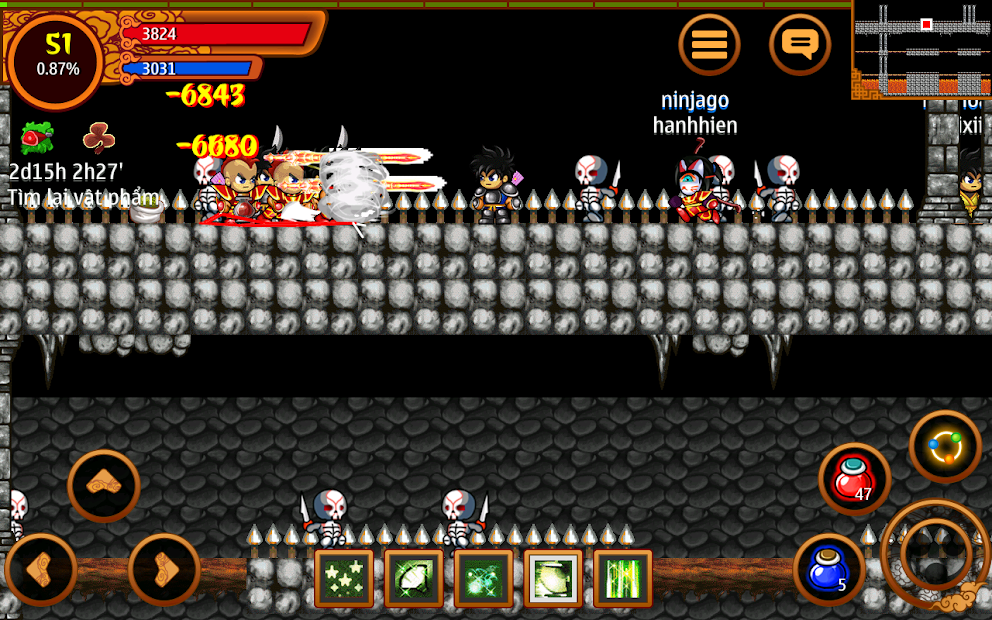
Task: Trigger the highlighted pale green swirl skill
Action: coord(553,578)
